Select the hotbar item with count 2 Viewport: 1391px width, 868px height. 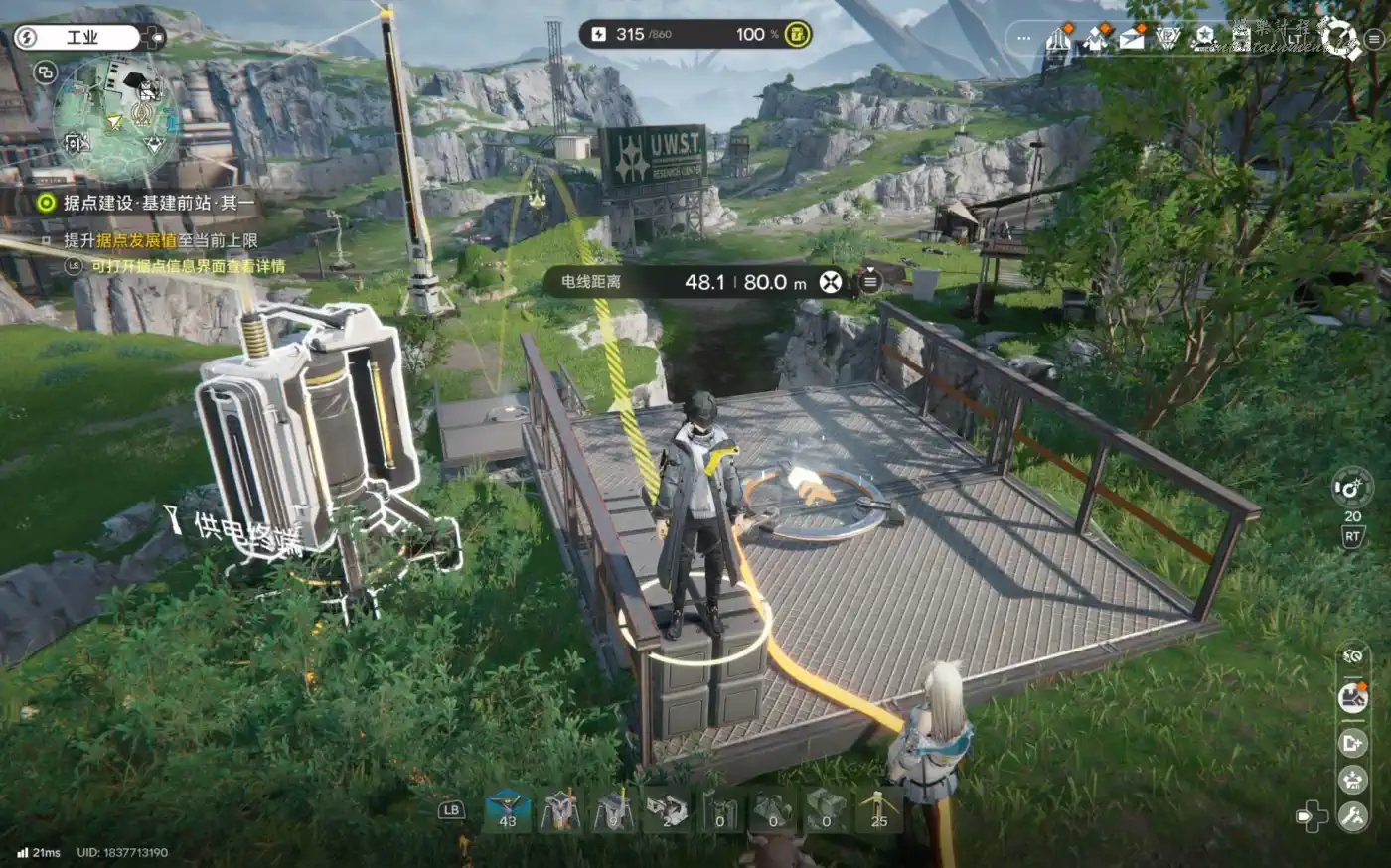(x=667, y=809)
